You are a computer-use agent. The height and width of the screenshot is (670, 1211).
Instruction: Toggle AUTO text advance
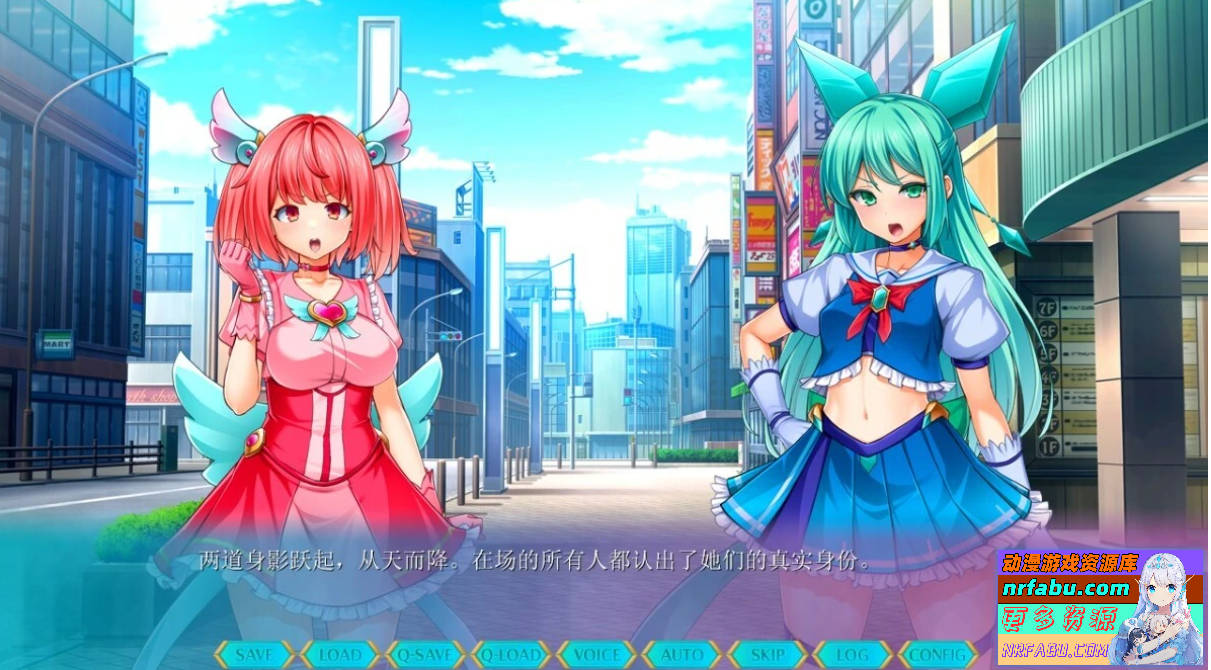[683, 655]
